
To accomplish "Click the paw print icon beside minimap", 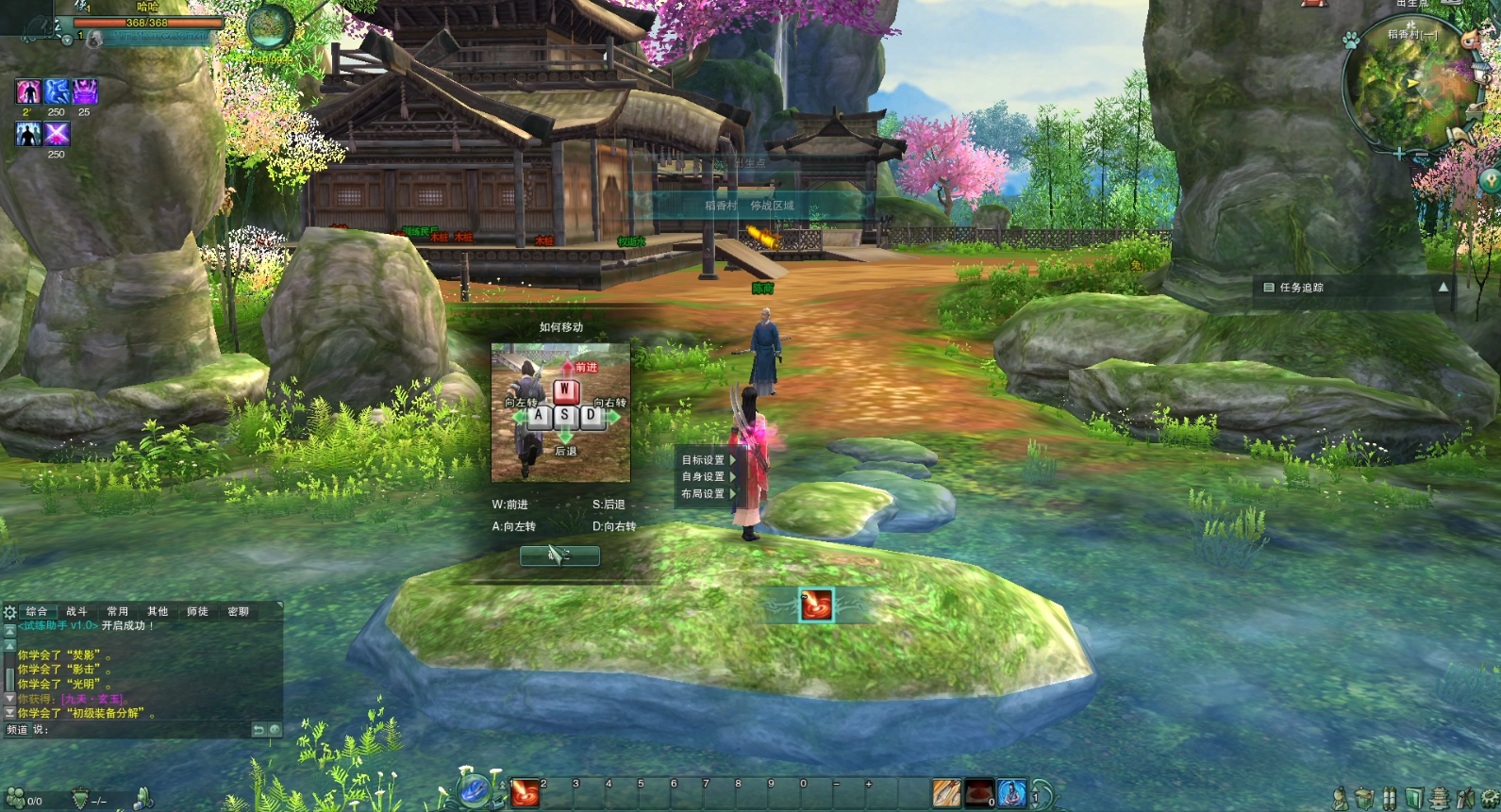I will pos(1350,41).
